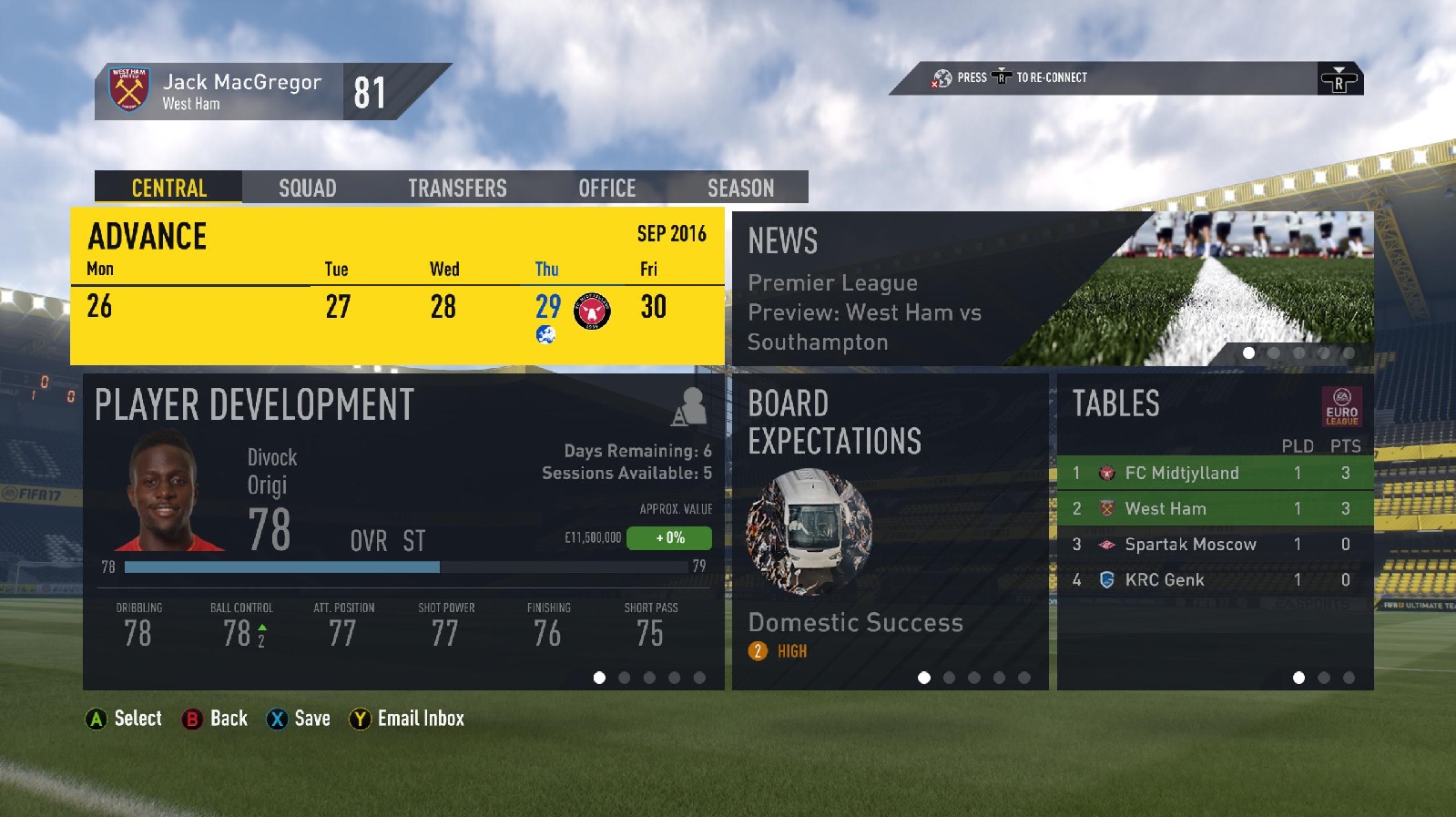The image size is (1456, 817).
Task: Select the Spartak Moscow table row
Action: click(x=1215, y=545)
